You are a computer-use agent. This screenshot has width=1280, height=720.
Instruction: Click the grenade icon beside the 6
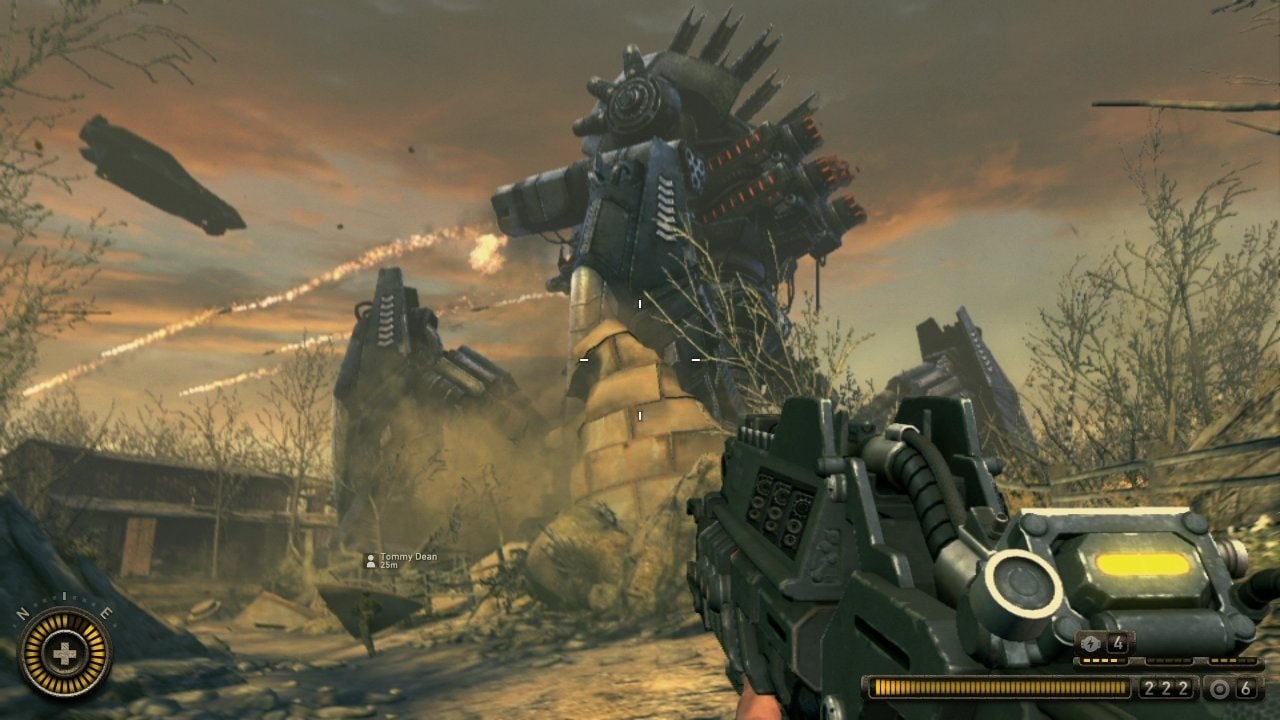point(1218,688)
